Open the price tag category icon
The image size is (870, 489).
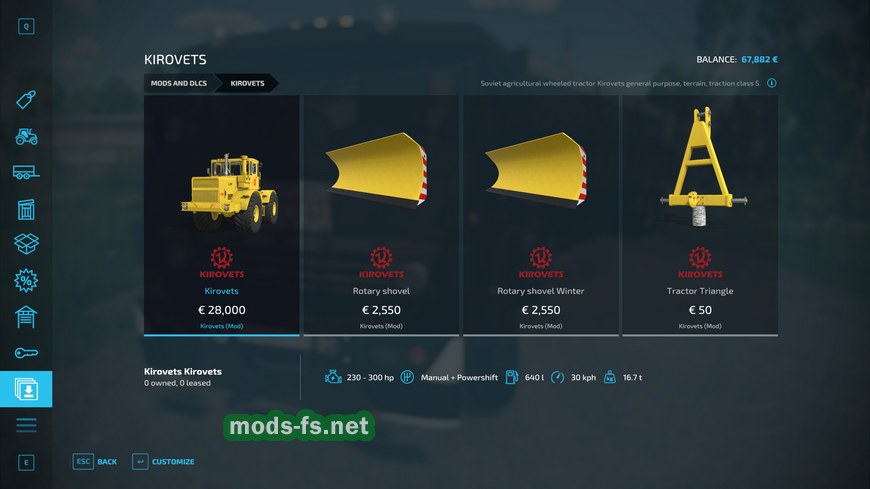26,100
